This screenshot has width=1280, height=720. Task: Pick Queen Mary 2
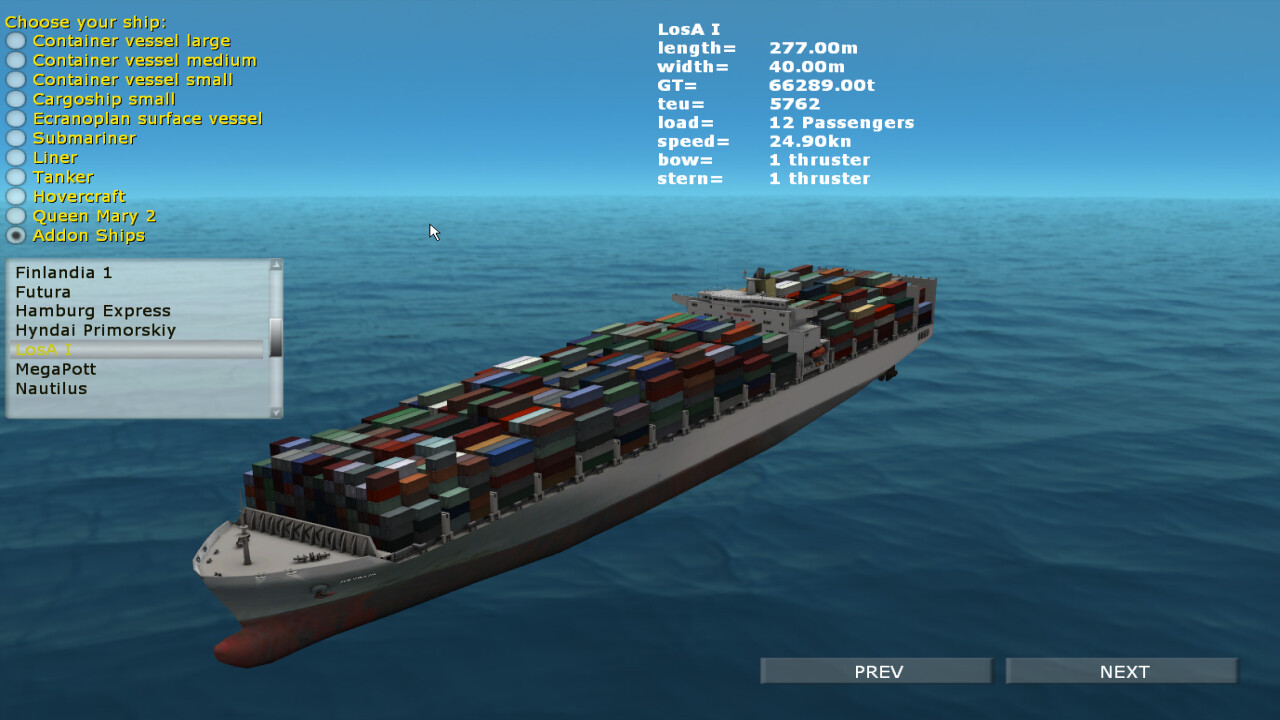click(x=15, y=216)
